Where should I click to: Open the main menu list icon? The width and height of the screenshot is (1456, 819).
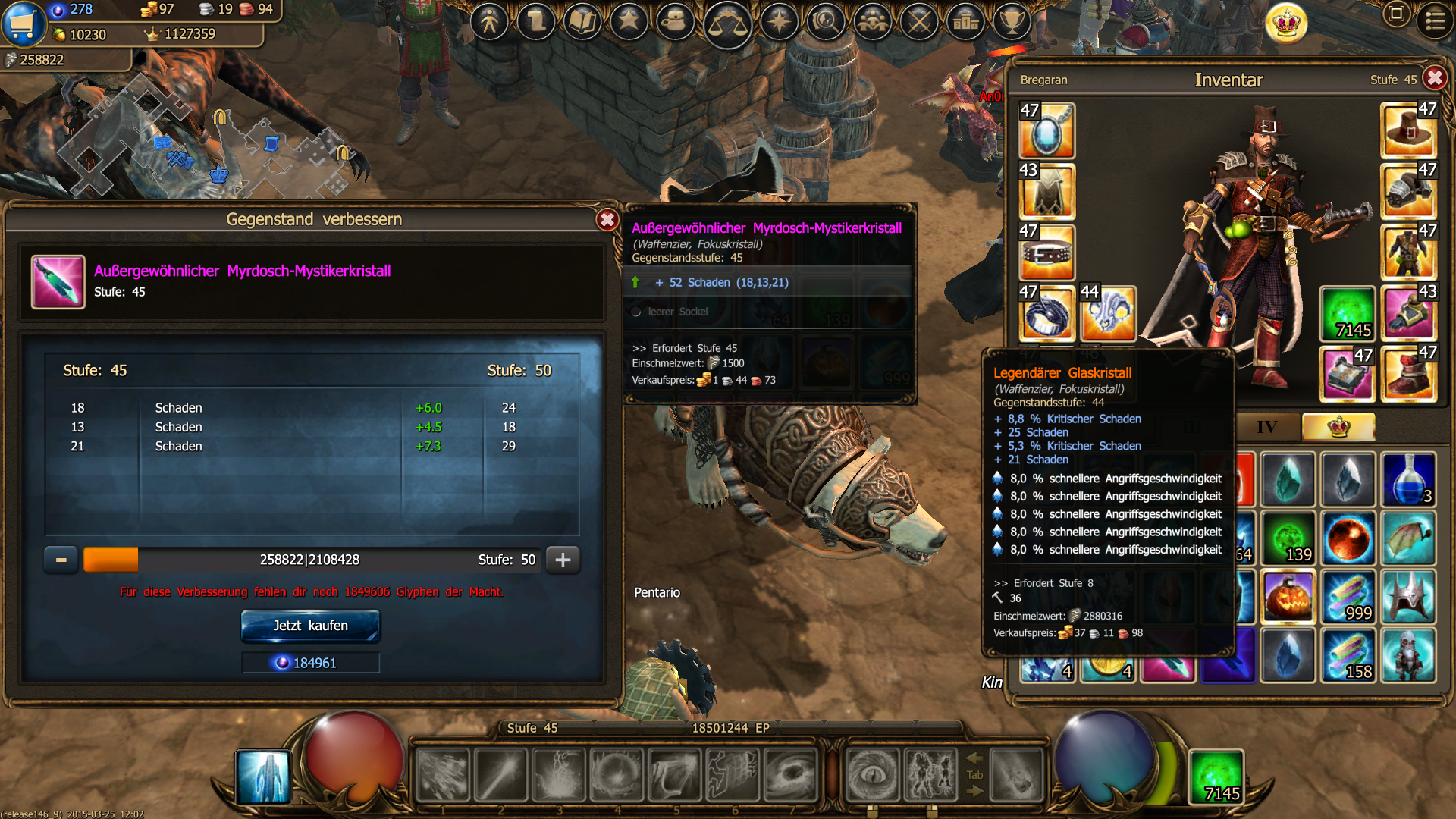(x=1435, y=20)
